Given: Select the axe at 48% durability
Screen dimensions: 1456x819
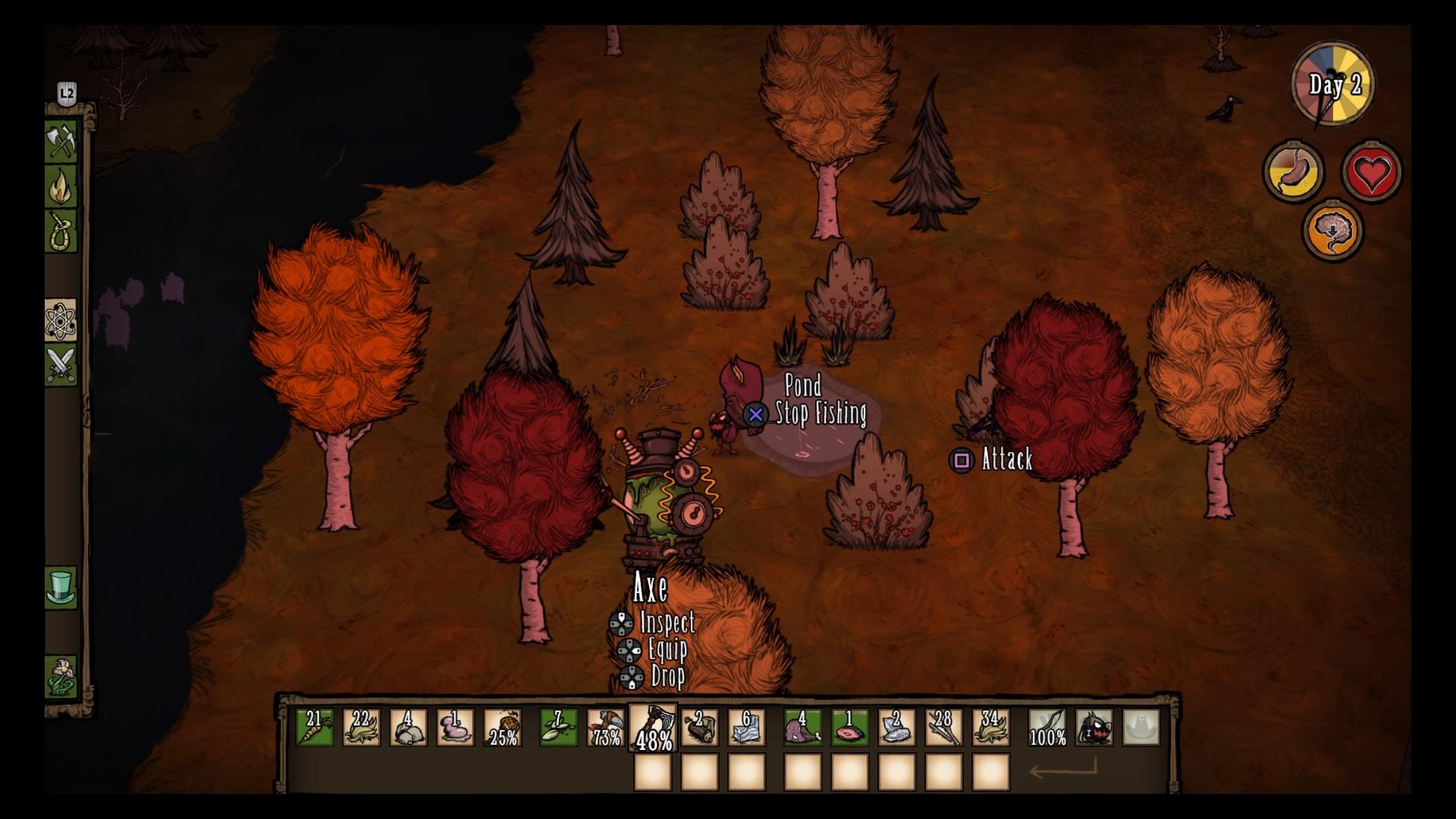Looking at the screenshot, I should (x=652, y=728).
